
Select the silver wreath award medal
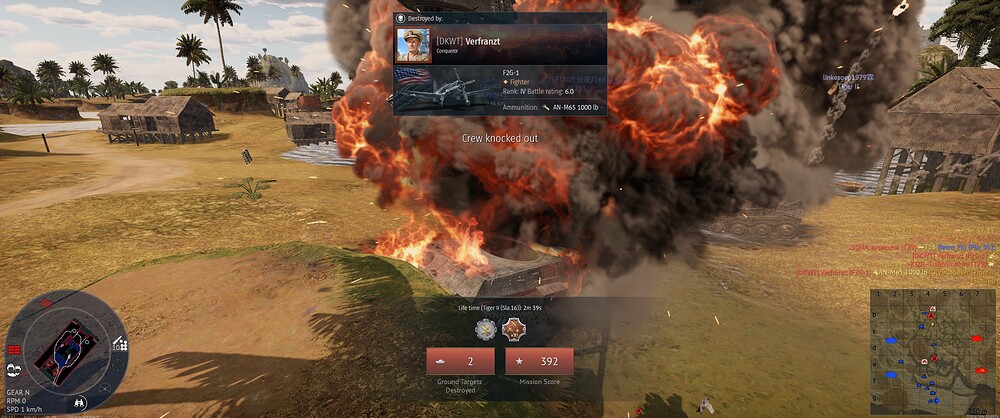pos(486,327)
